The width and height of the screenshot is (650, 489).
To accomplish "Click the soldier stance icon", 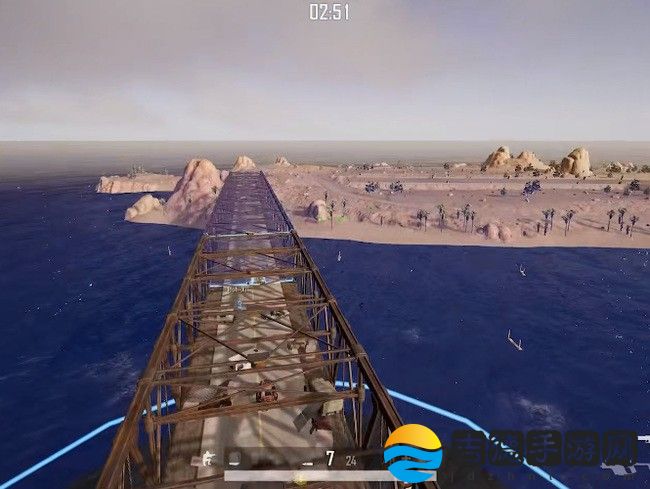I will coord(208,459).
